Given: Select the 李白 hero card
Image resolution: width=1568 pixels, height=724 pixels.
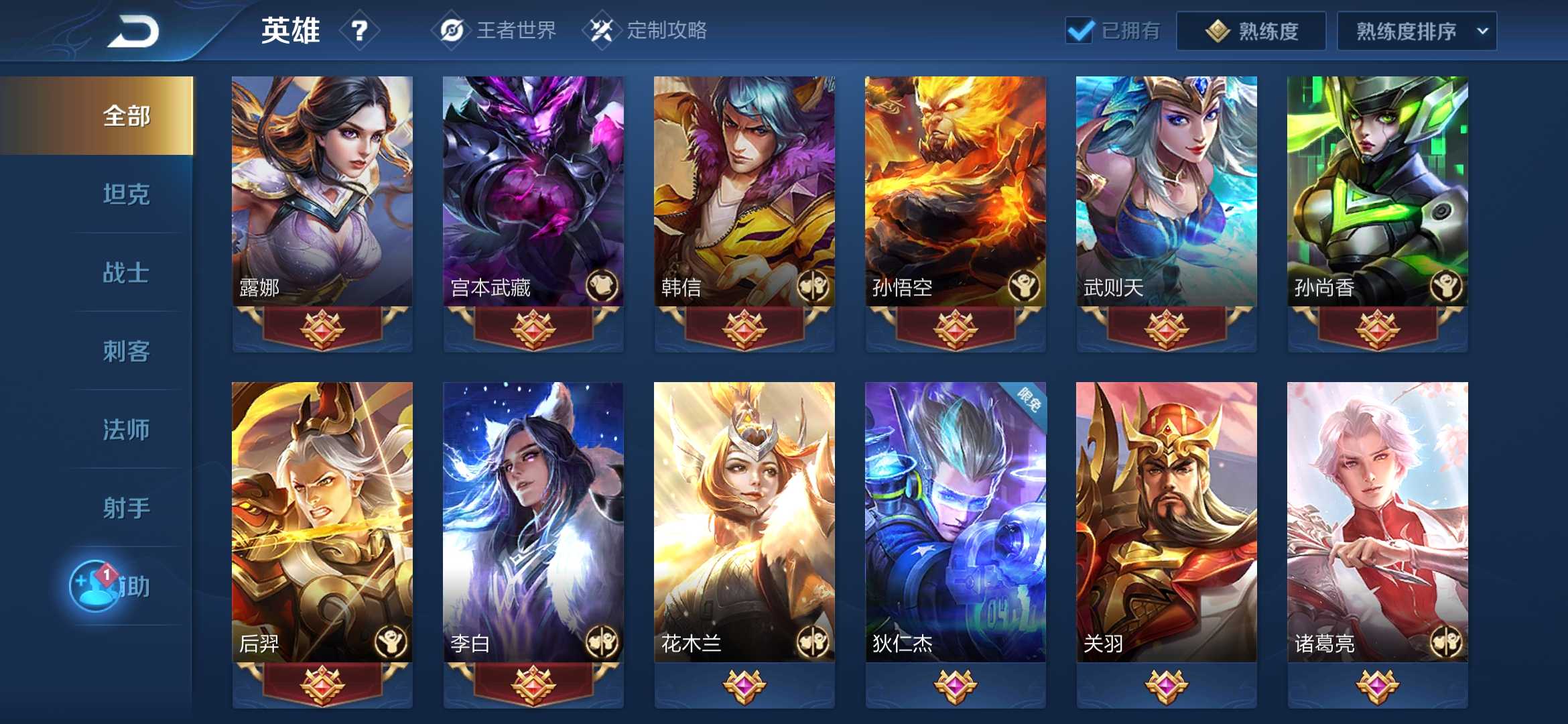Looking at the screenshot, I should click(533, 523).
